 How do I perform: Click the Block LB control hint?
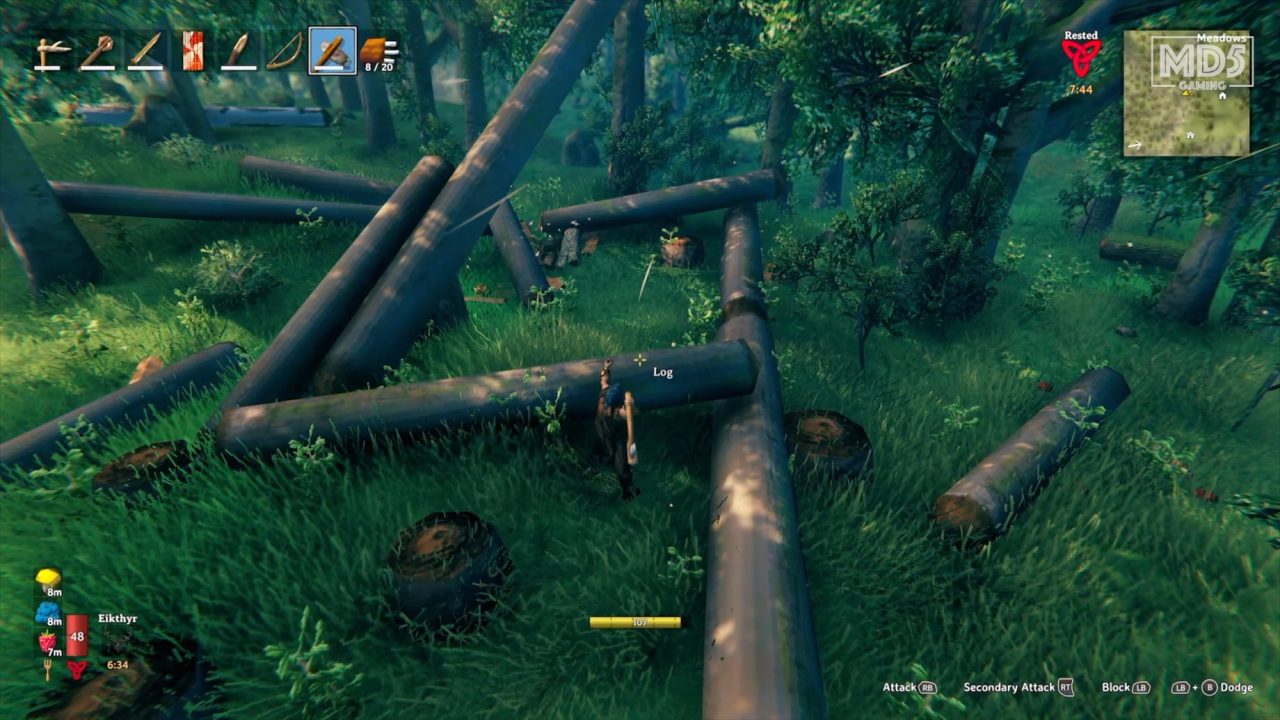coord(1125,688)
